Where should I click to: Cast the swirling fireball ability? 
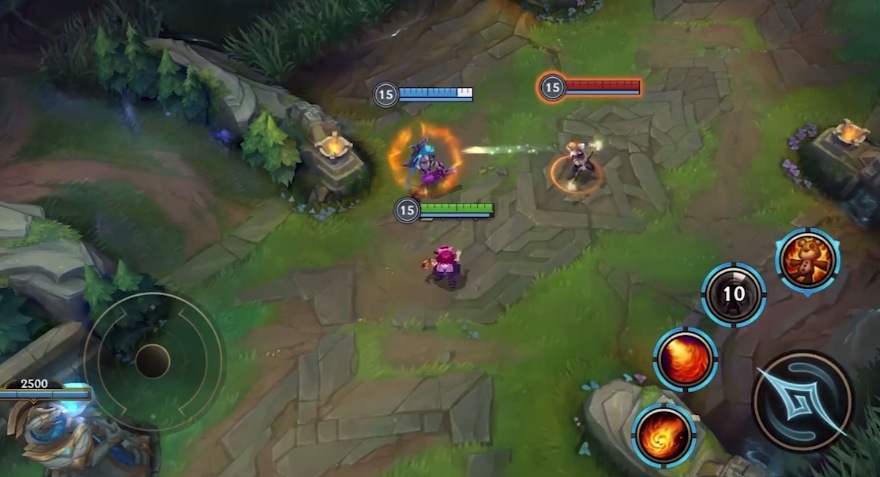[x=664, y=435]
